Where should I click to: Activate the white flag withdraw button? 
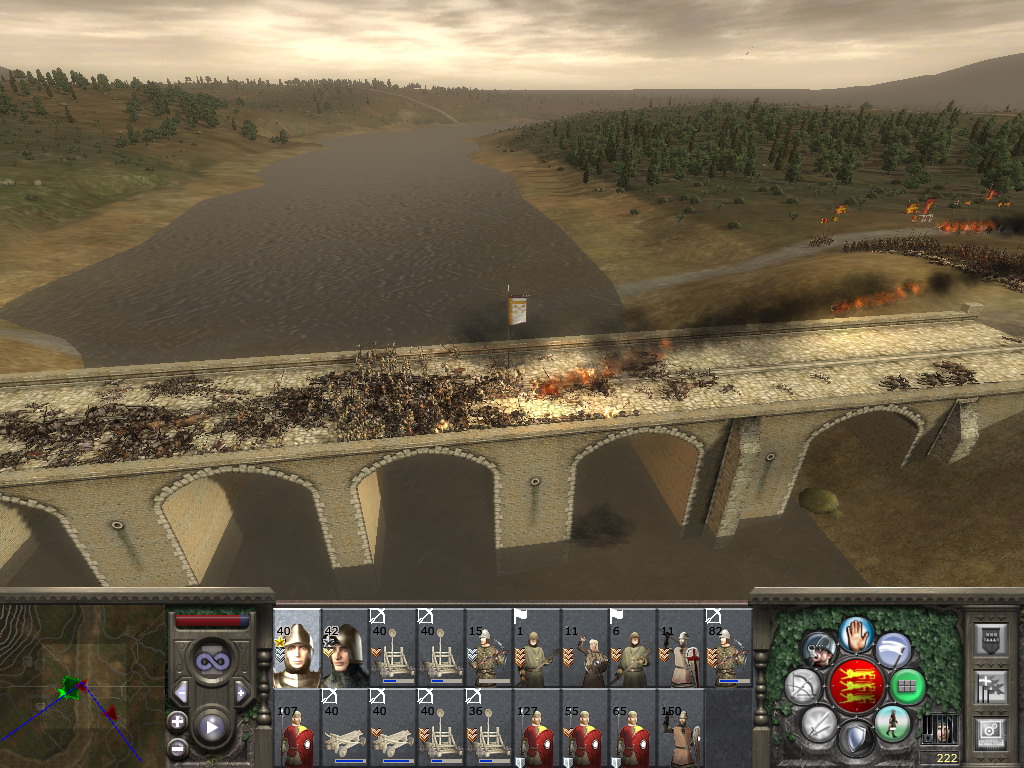coord(894,650)
